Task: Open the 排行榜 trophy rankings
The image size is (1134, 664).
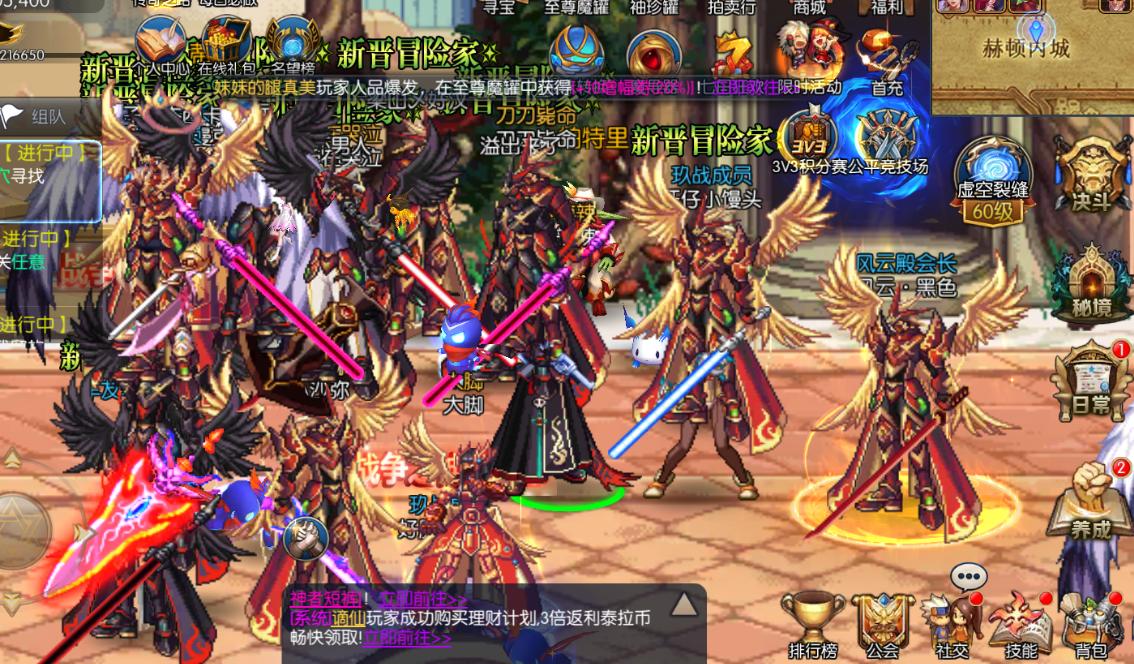Action: pos(812,620)
